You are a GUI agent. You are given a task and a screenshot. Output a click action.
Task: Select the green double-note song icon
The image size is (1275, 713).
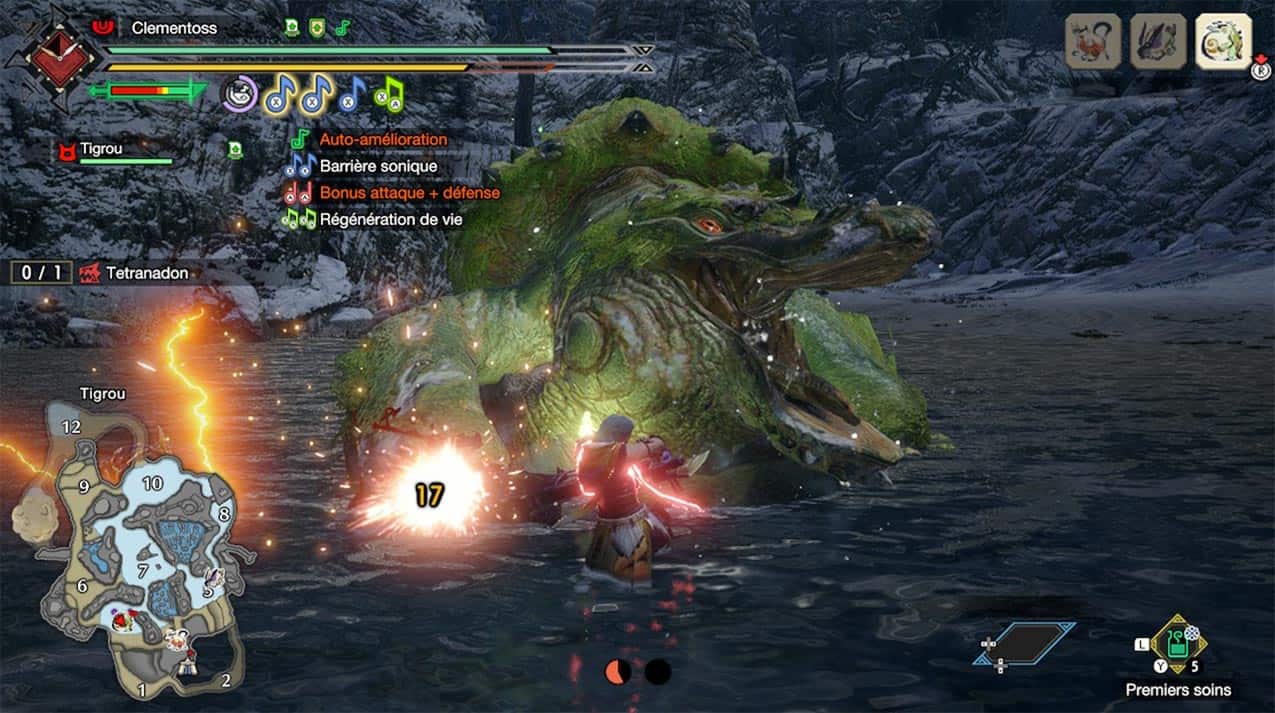click(x=388, y=95)
